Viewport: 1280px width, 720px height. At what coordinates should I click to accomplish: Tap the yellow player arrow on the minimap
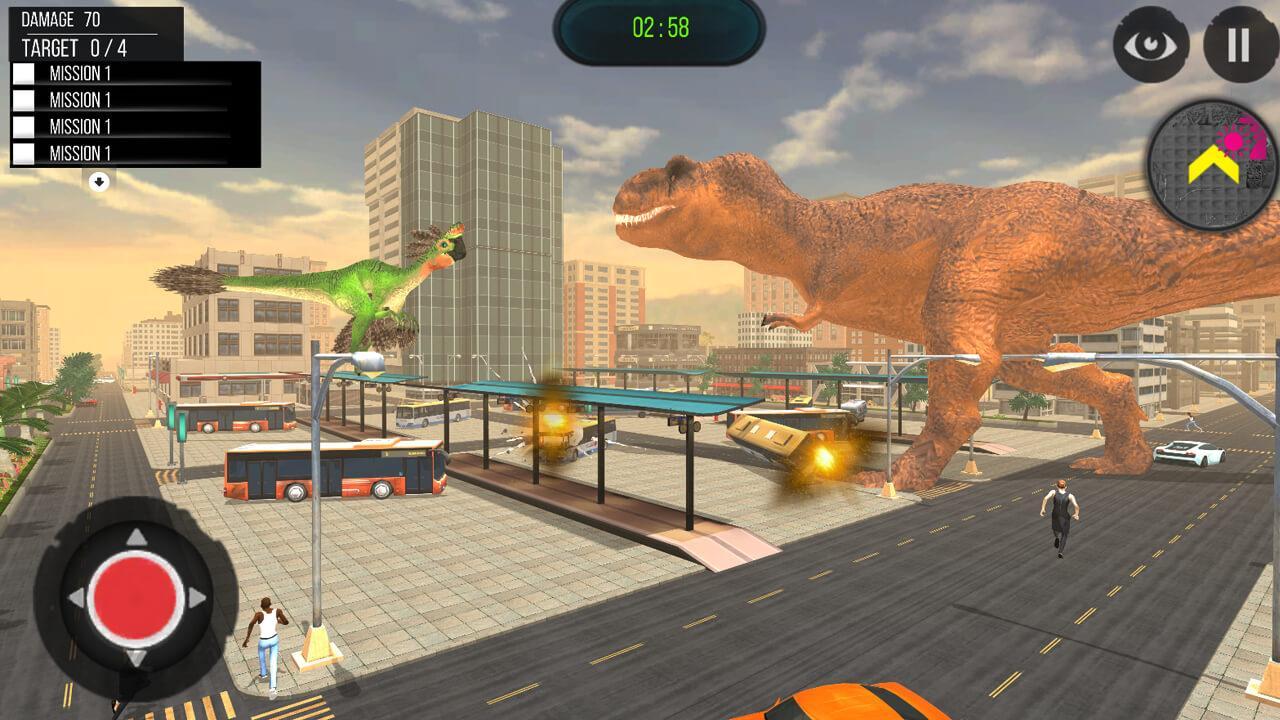[1214, 164]
